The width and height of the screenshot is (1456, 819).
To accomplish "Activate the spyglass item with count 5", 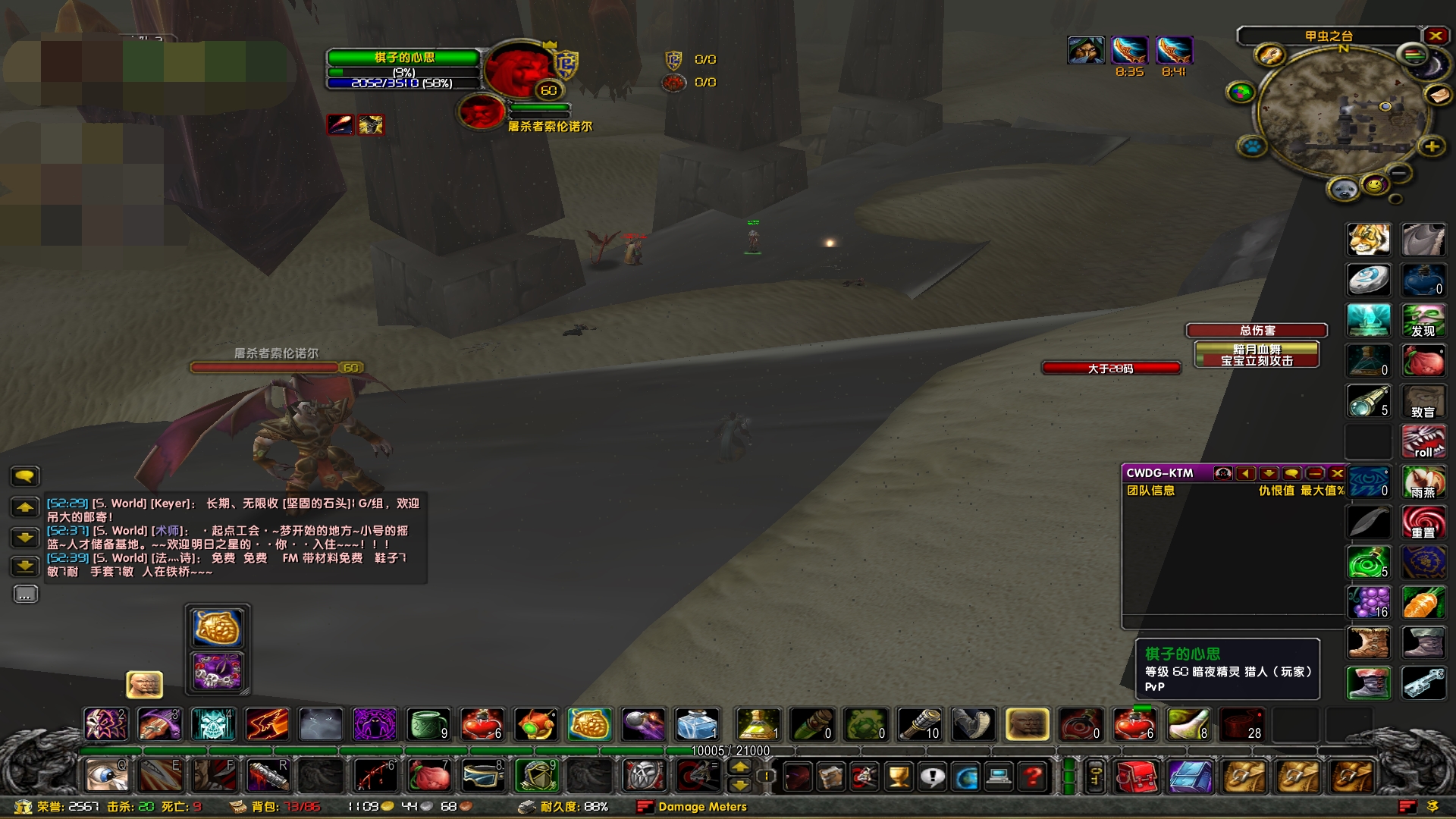I will pyautogui.click(x=1368, y=400).
